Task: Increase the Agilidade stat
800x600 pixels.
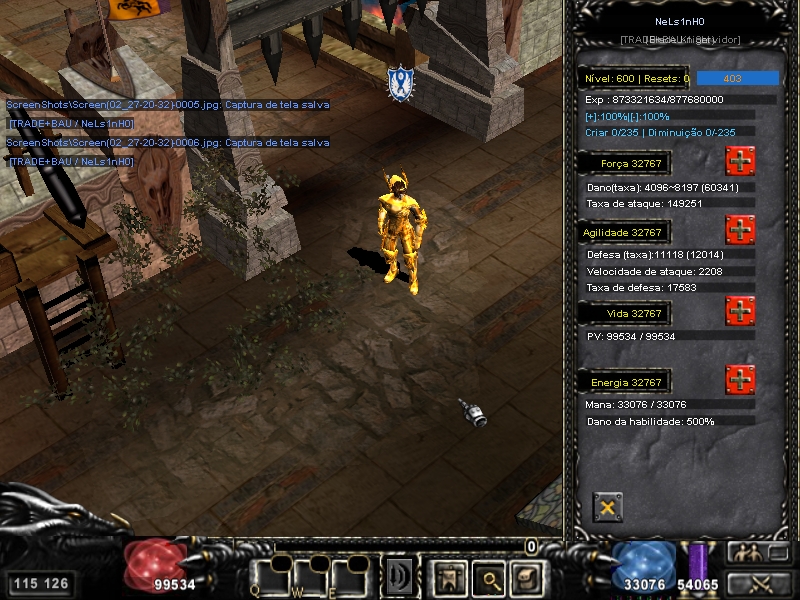Action: 740,229
